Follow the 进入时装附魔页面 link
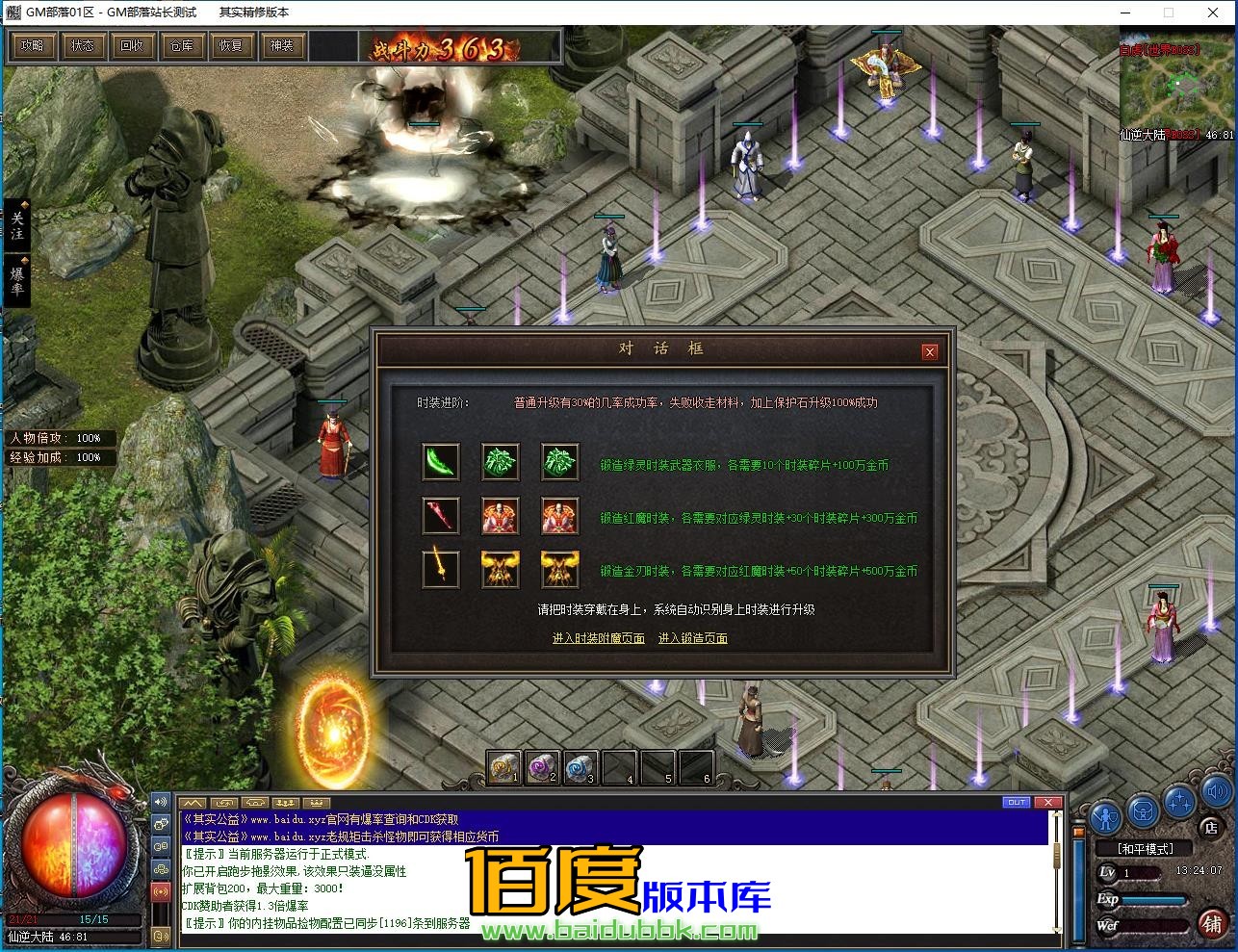The height and width of the screenshot is (952, 1238). pyautogui.click(x=598, y=638)
